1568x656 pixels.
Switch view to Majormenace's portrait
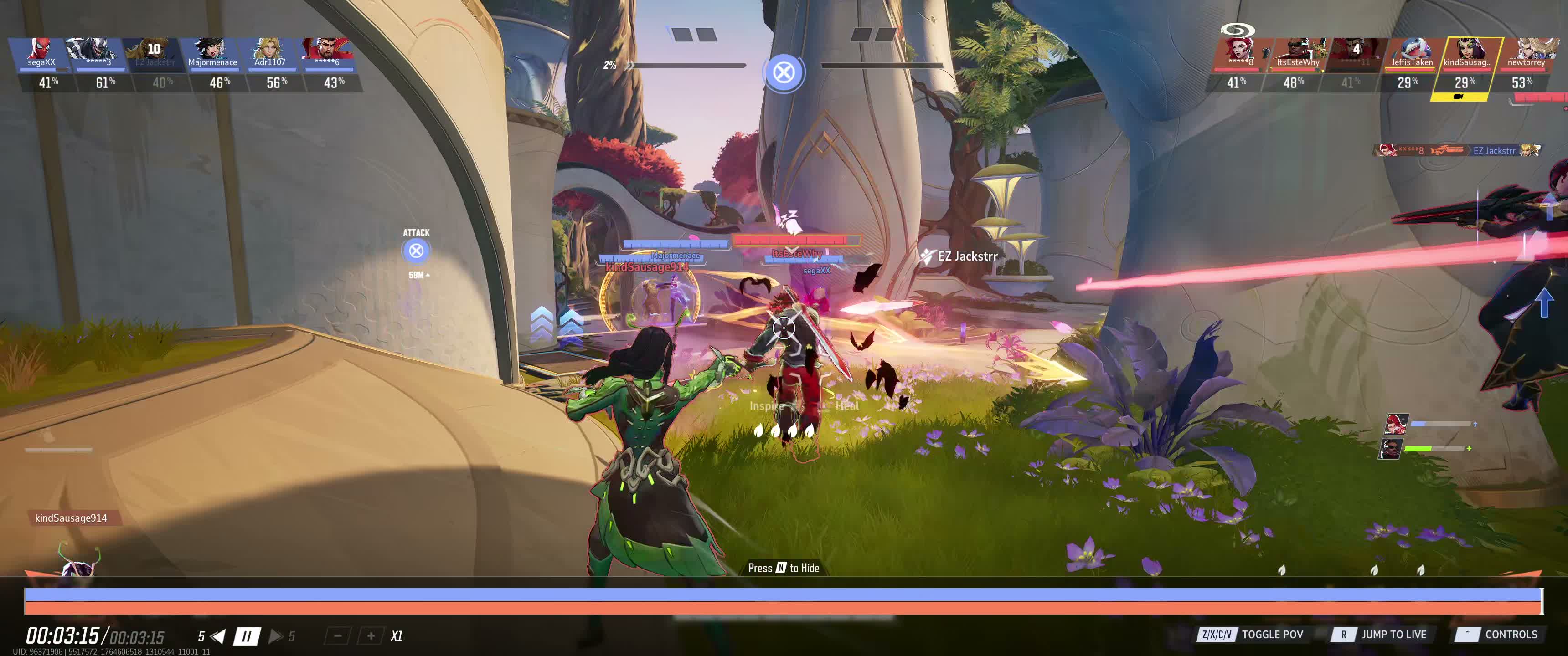212,53
